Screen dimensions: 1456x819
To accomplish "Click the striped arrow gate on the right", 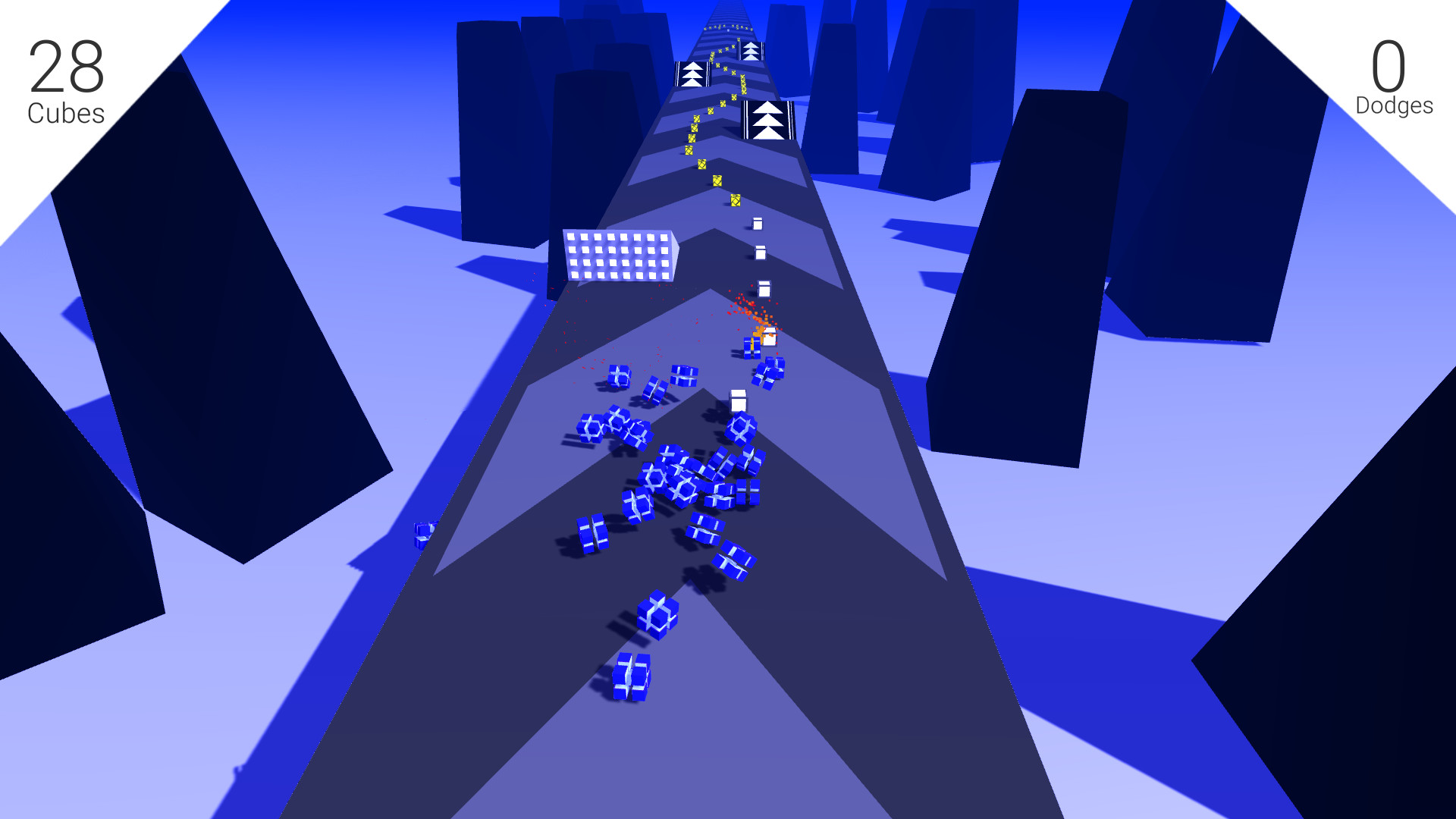I will point(768,121).
